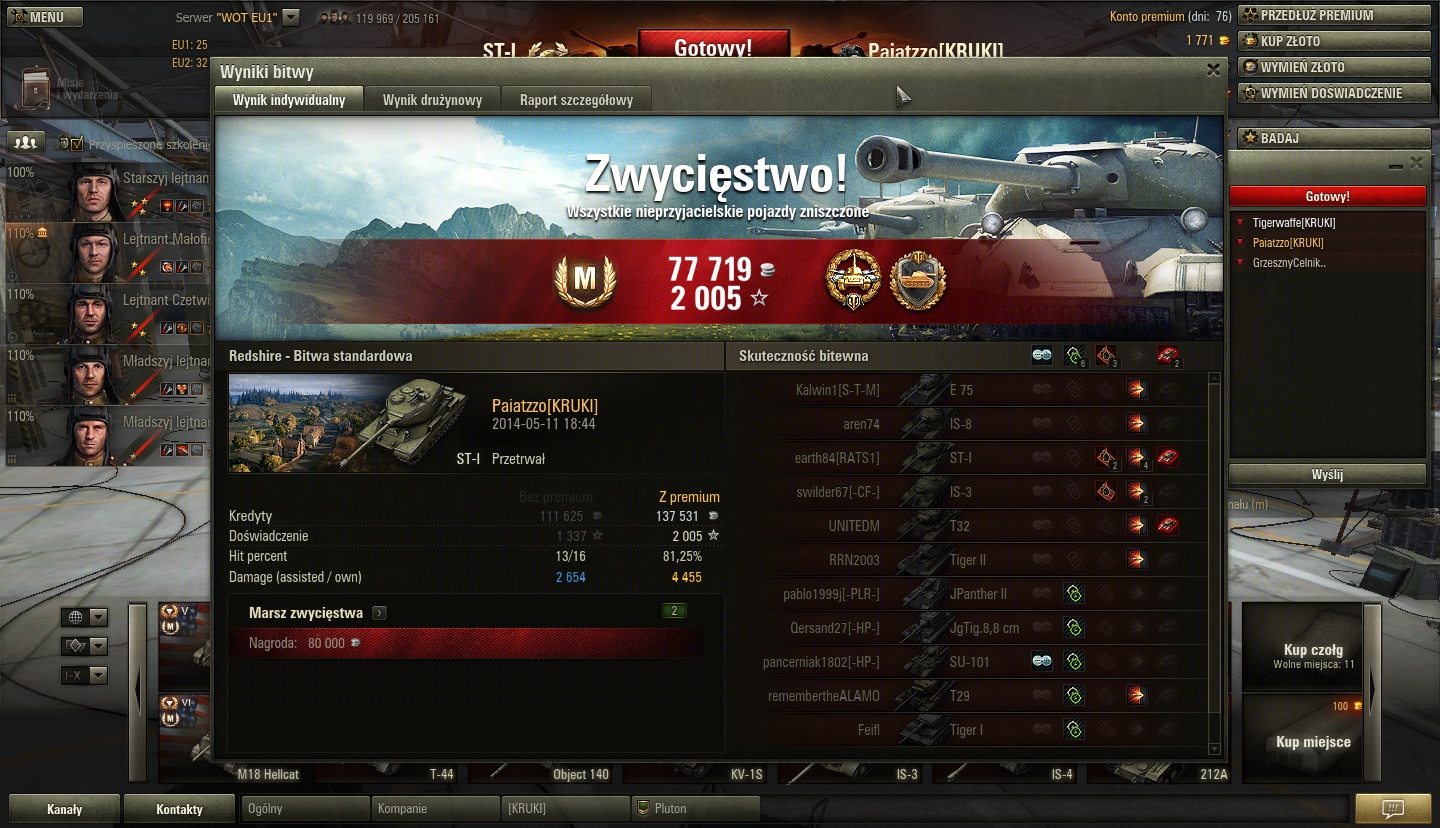The image size is (1440, 828).
Task: Open Wymień Doświadczenie
Action: (x=1334, y=93)
